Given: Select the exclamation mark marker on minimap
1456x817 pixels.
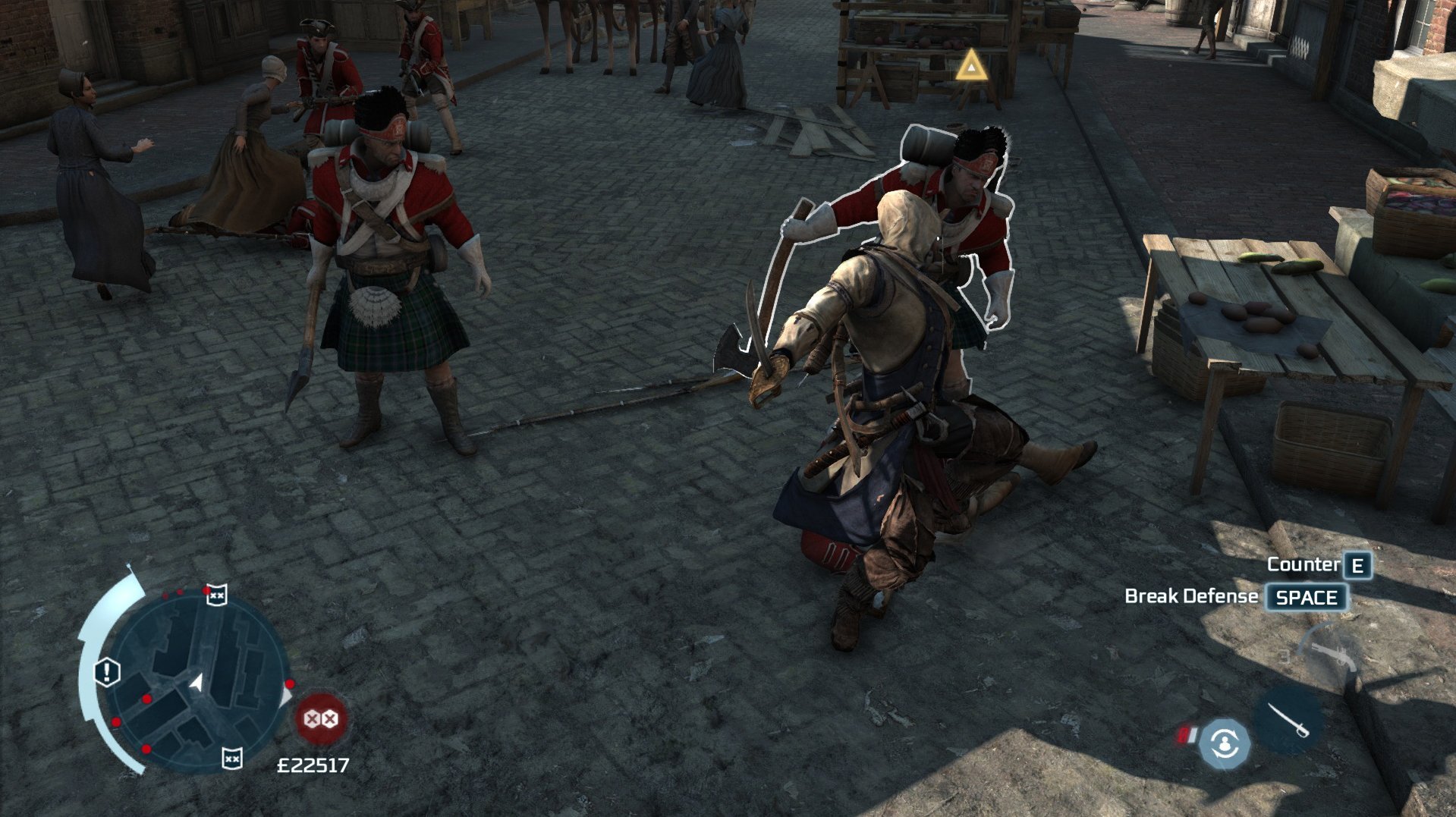Looking at the screenshot, I should click(107, 672).
